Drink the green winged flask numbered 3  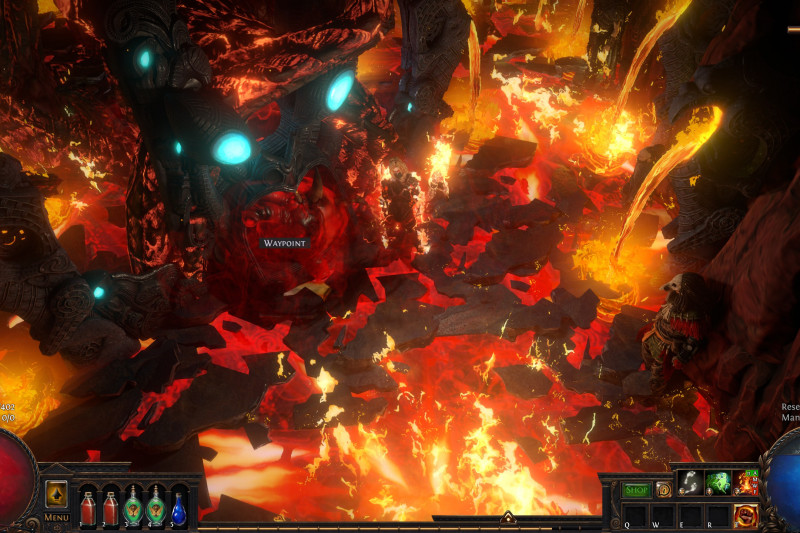[133, 507]
